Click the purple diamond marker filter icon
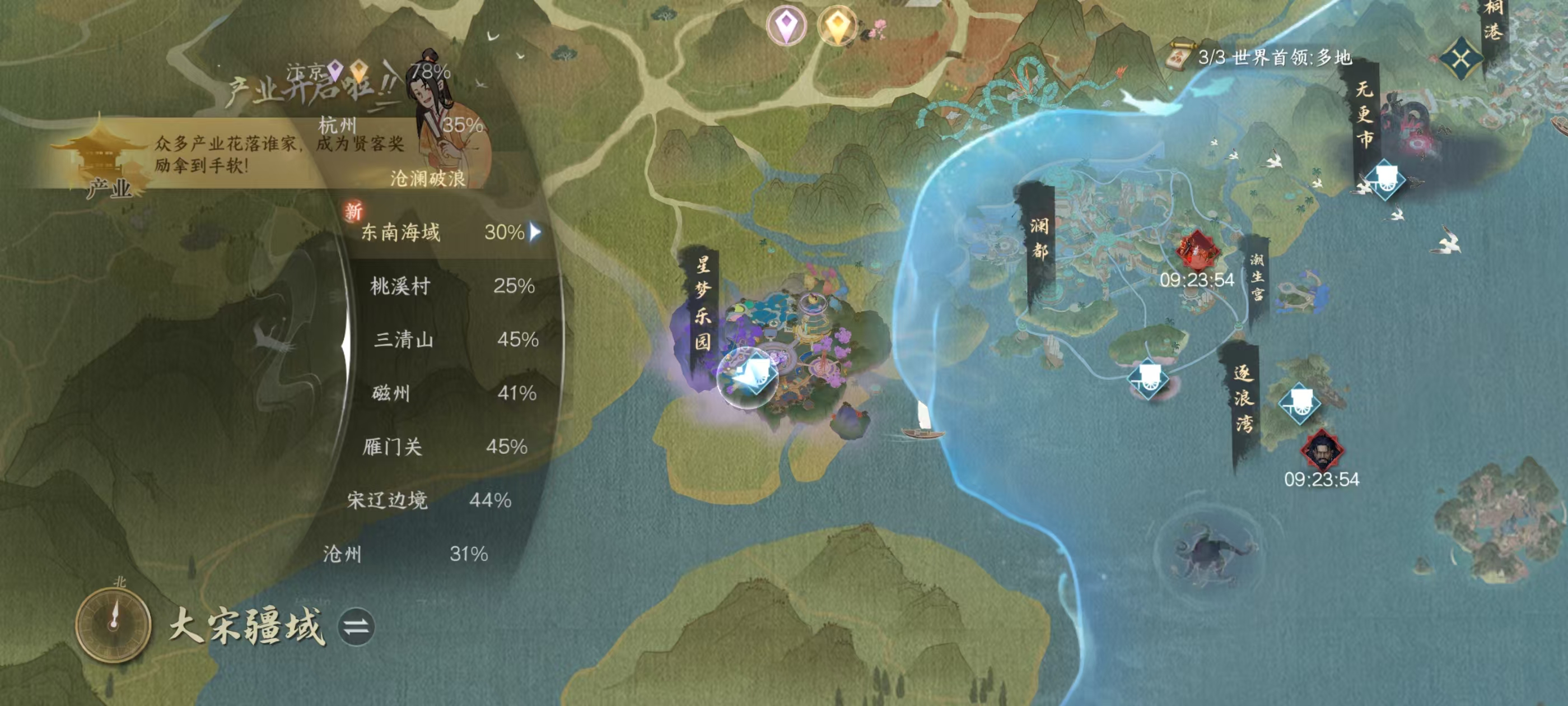The image size is (1568, 706). pos(786,26)
